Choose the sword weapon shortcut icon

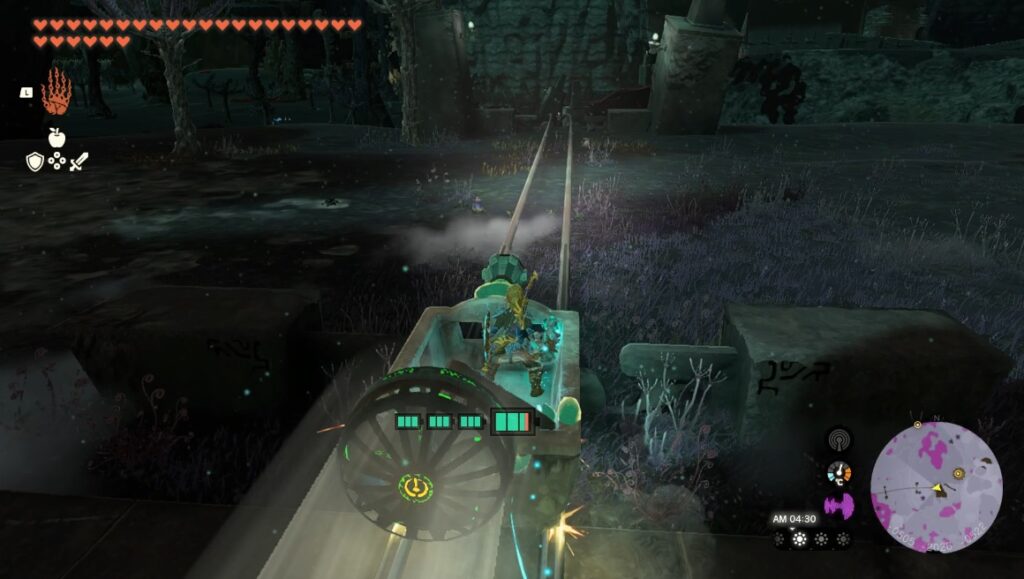click(78, 161)
